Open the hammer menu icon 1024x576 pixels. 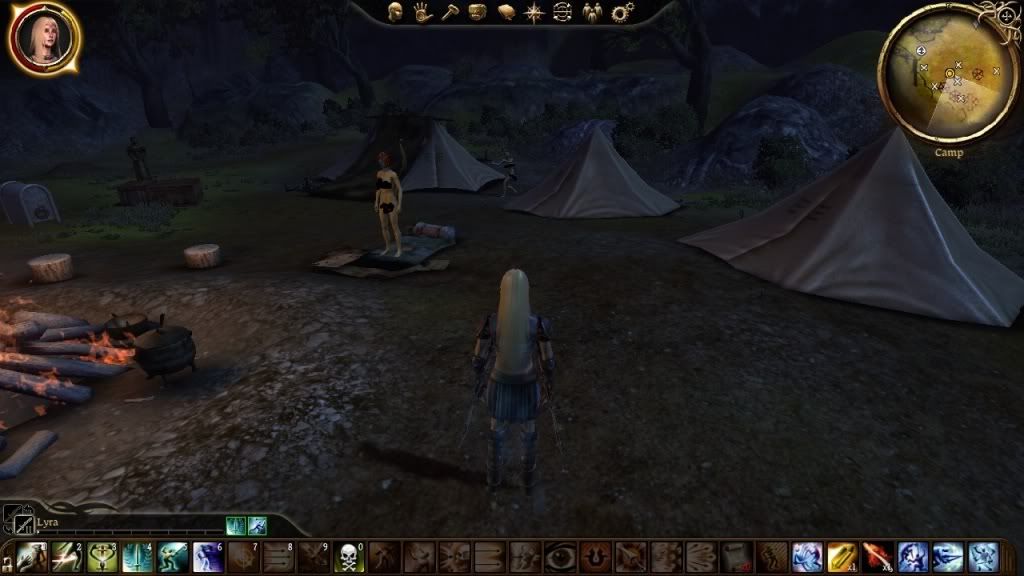(450, 13)
